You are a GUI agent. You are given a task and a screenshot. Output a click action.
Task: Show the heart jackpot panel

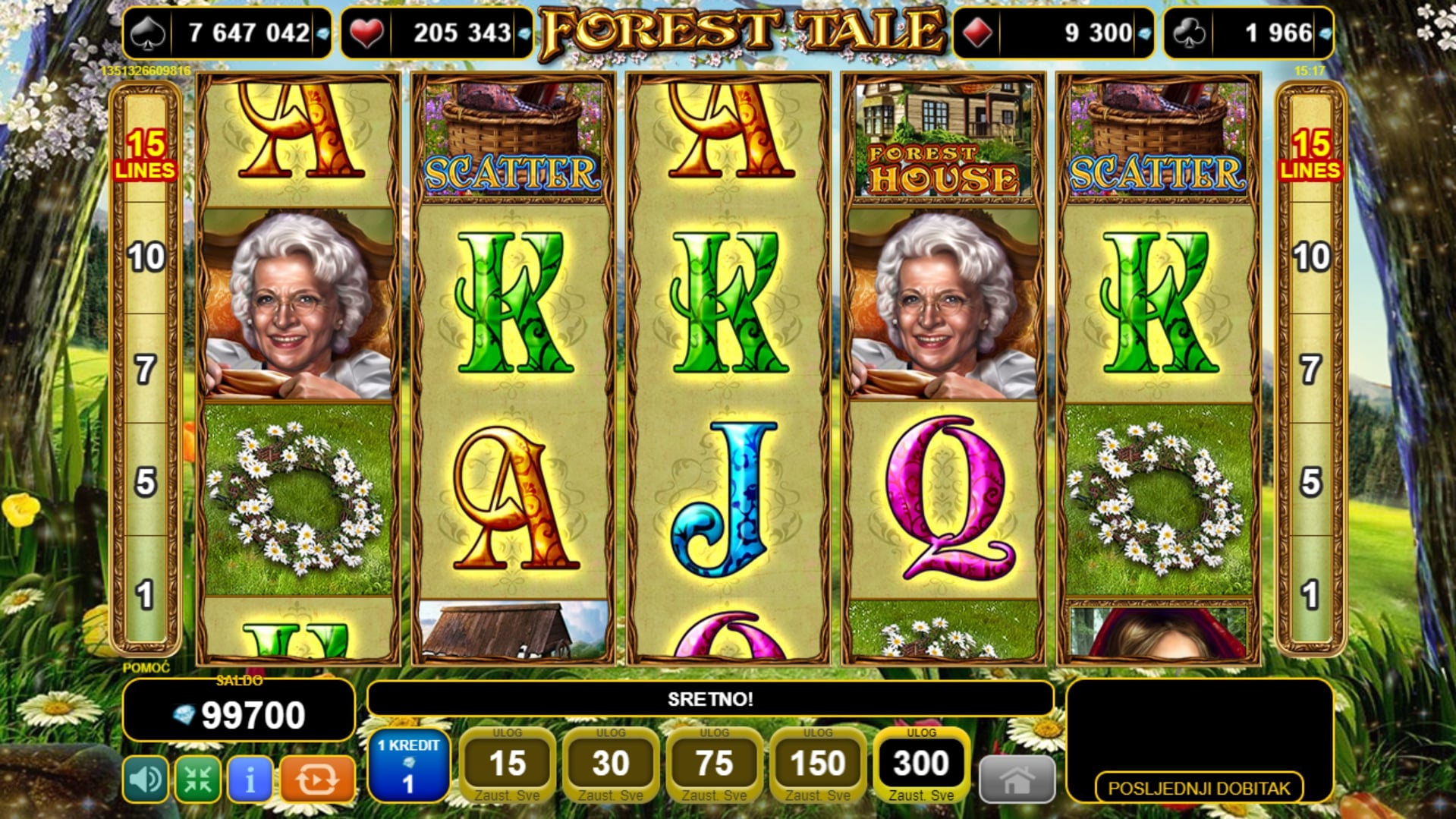coord(437,33)
